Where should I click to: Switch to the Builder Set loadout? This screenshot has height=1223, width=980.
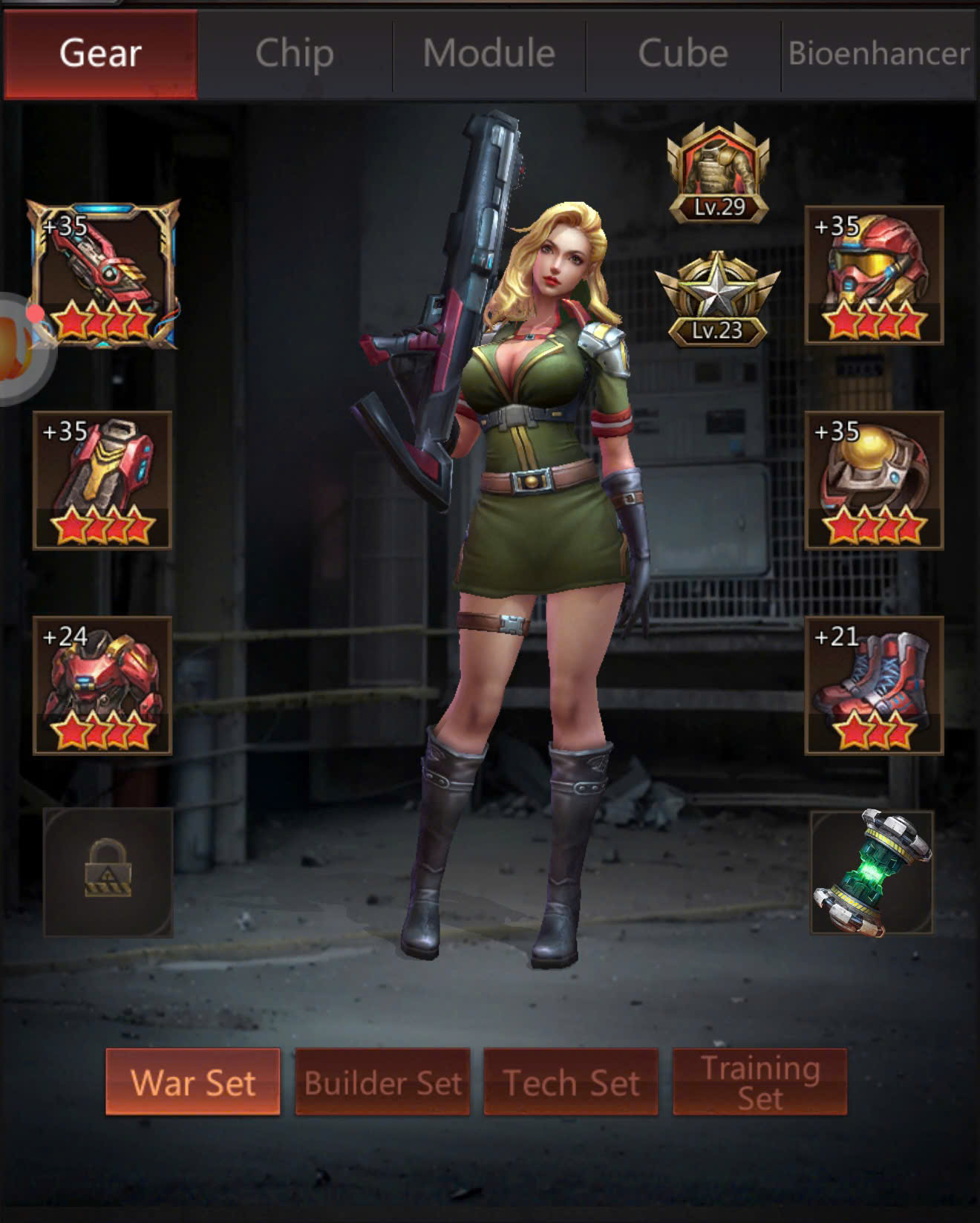click(382, 1082)
